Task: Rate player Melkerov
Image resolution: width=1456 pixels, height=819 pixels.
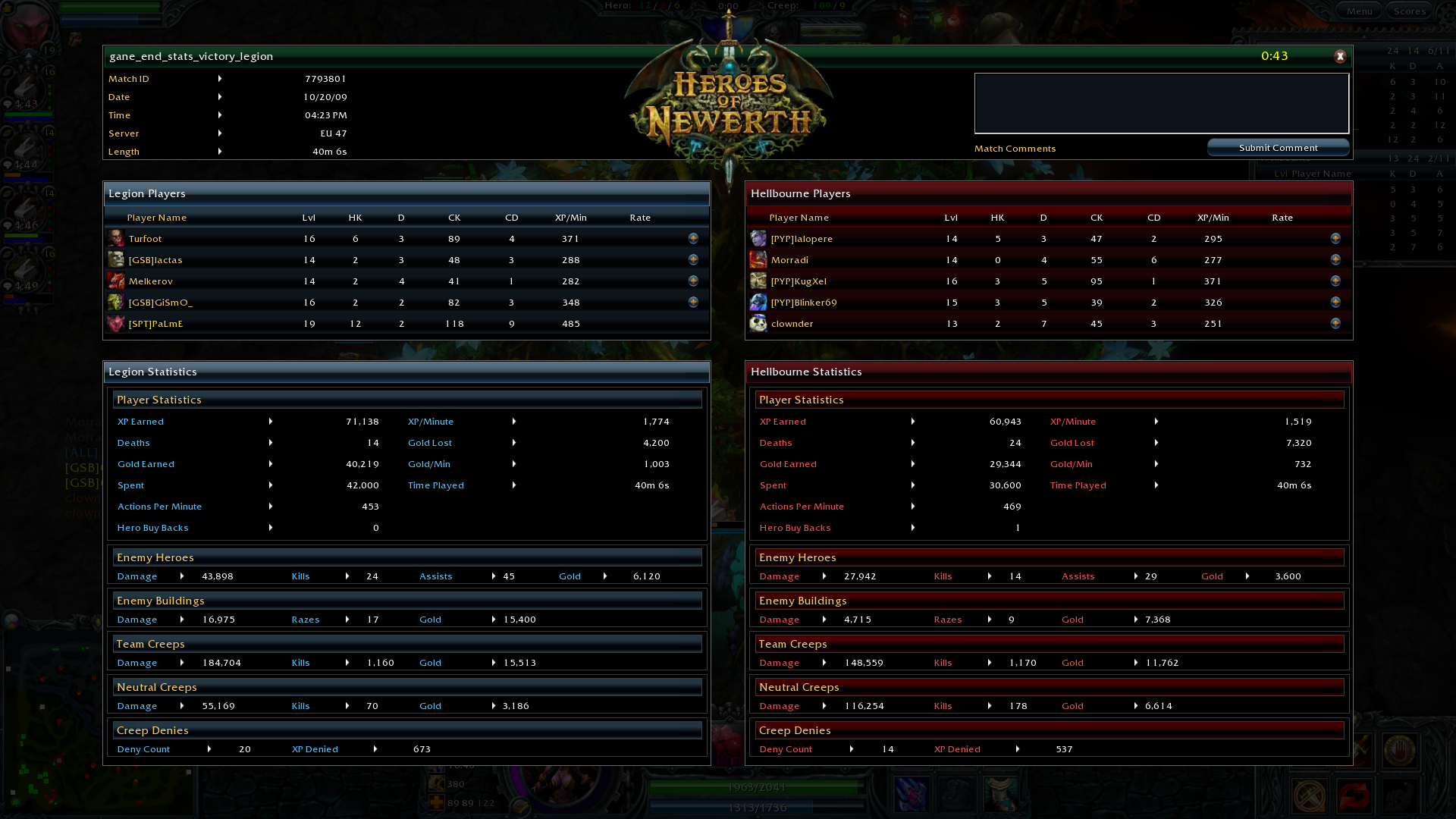Action: (693, 281)
